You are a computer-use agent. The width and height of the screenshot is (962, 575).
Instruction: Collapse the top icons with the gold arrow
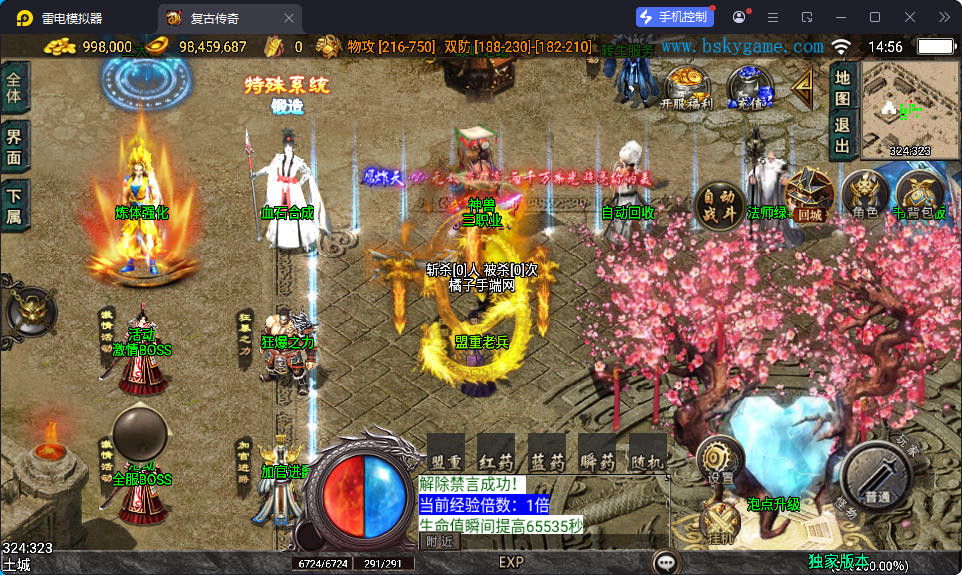click(x=802, y=88)
